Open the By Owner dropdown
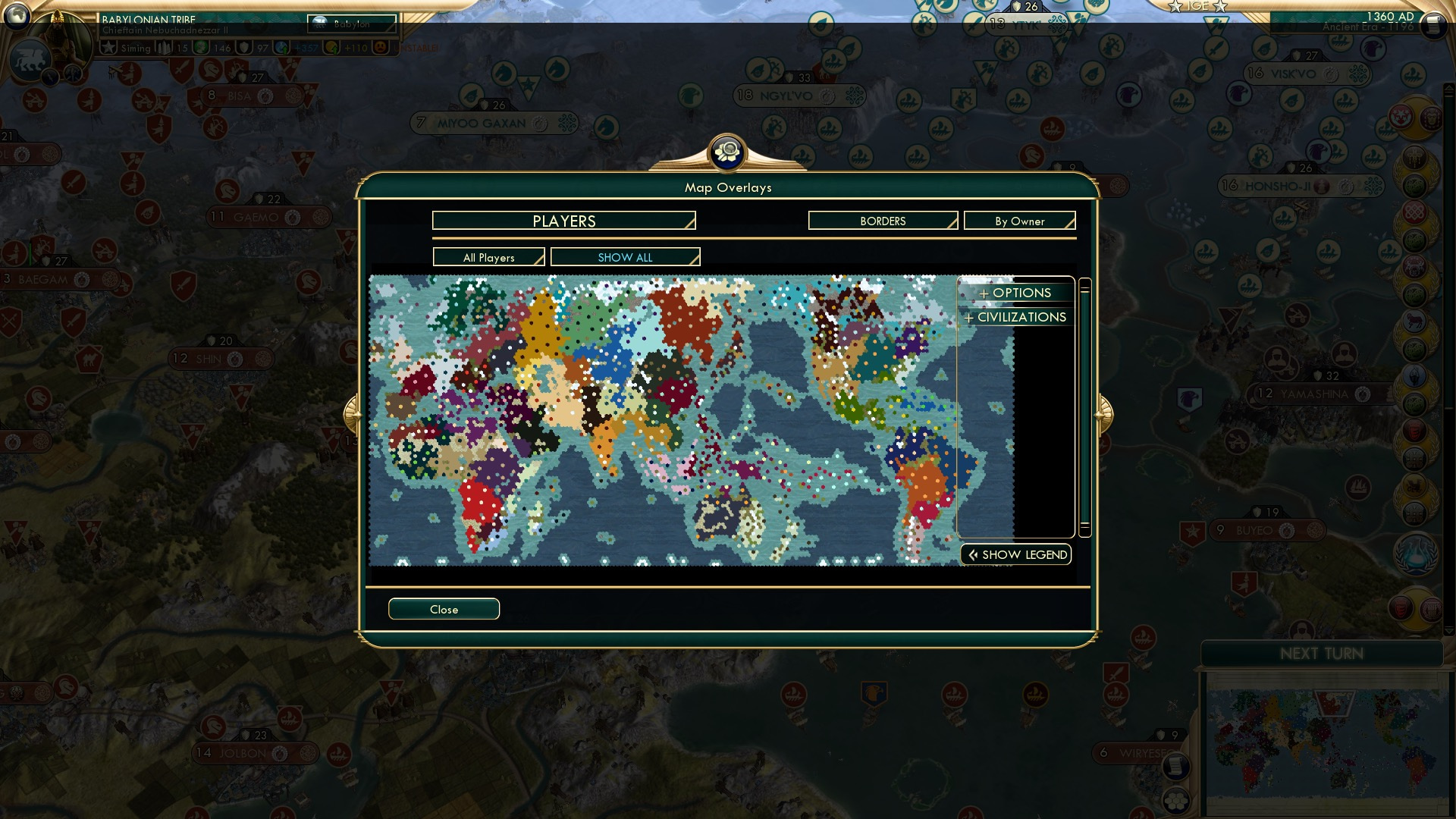 click(x=1019, y=221)
